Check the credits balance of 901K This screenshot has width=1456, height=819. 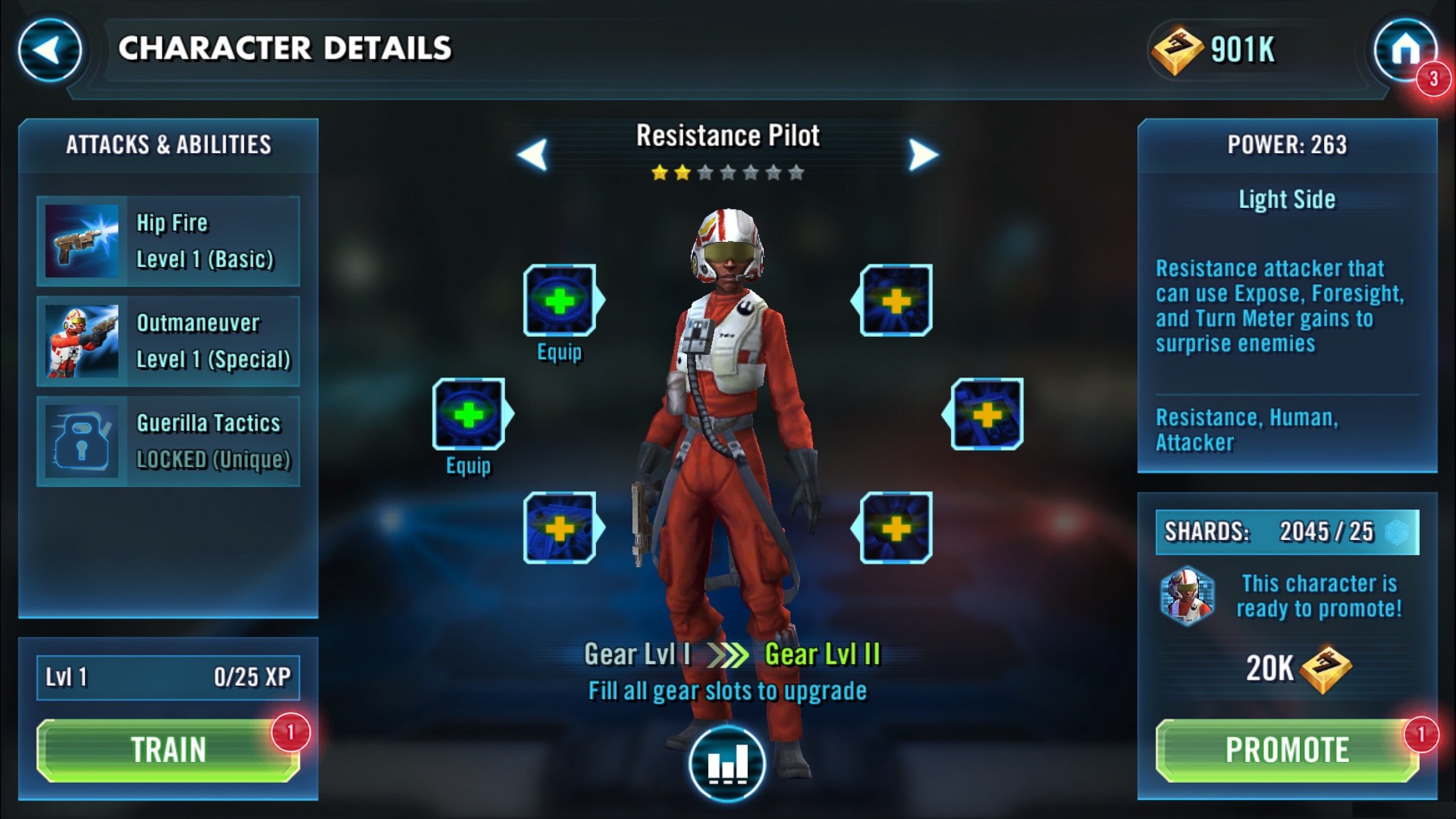coord(1215,50)
